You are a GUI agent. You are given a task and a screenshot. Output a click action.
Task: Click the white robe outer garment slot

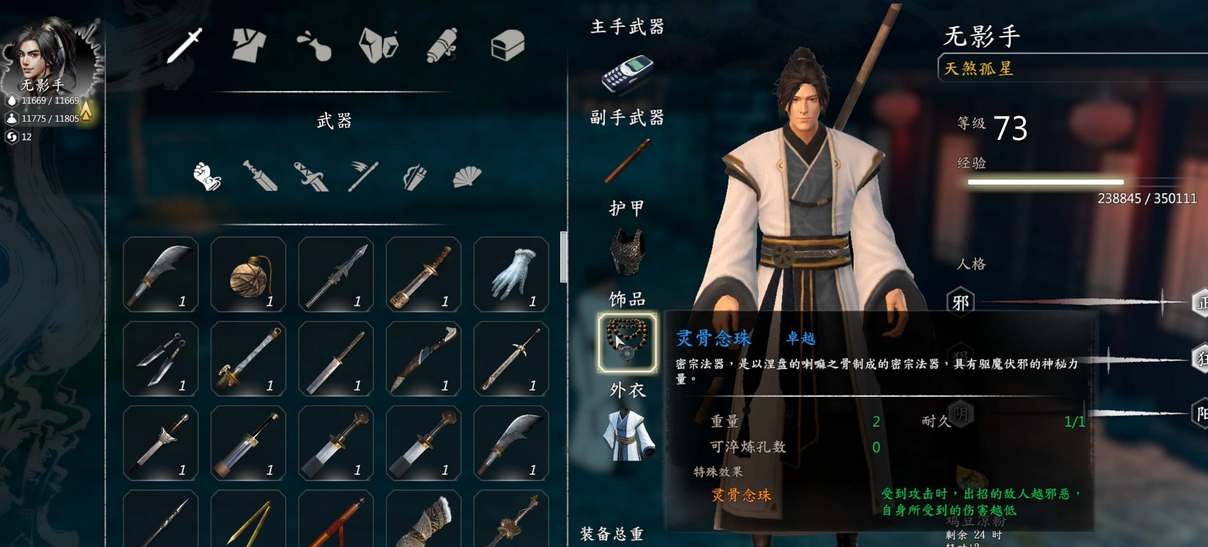627,434
